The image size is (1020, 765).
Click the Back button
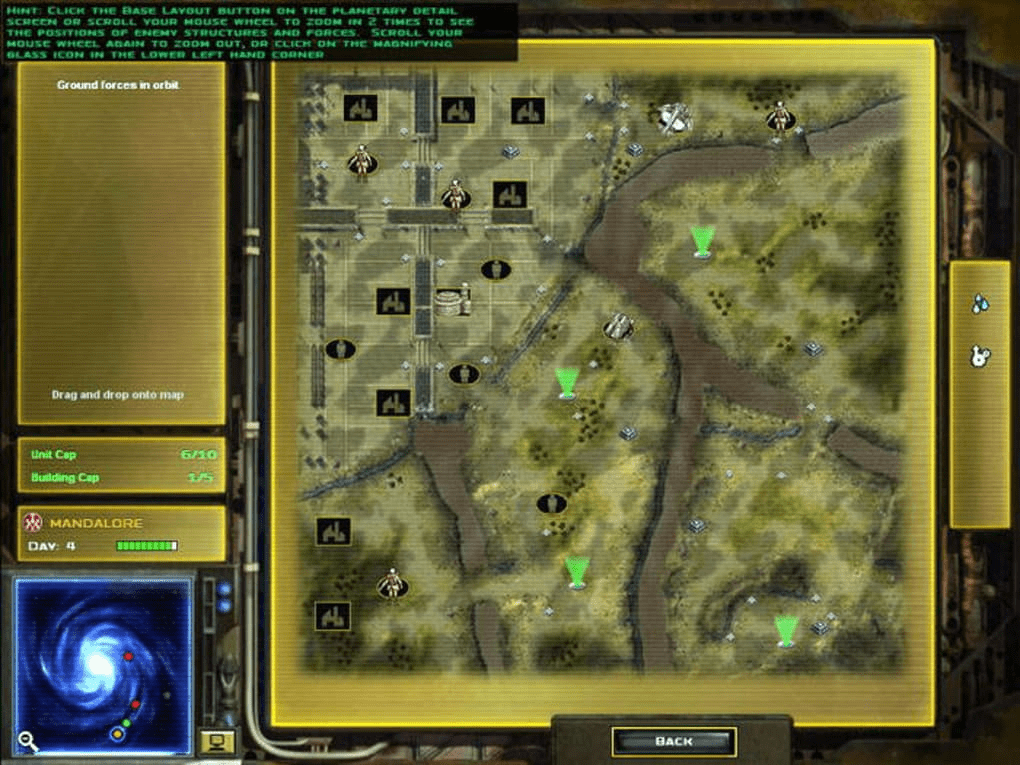[673, 741]
